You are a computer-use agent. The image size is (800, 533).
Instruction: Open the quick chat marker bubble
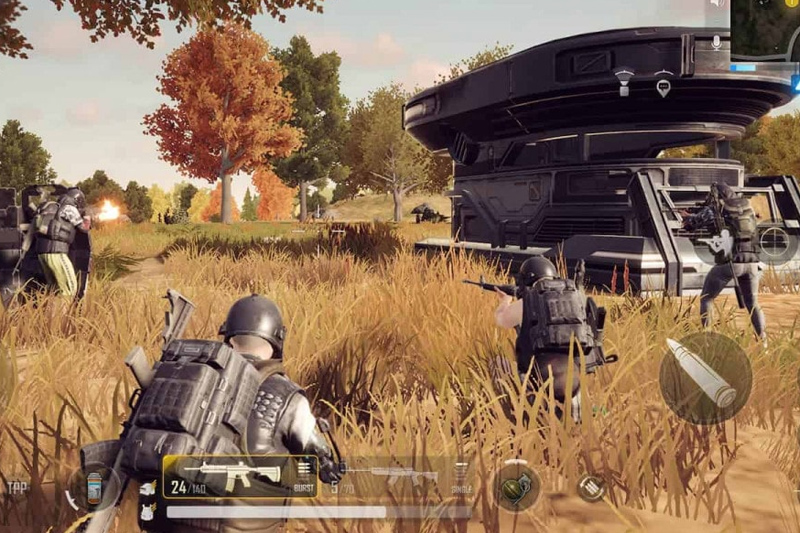tap(662, 88)
